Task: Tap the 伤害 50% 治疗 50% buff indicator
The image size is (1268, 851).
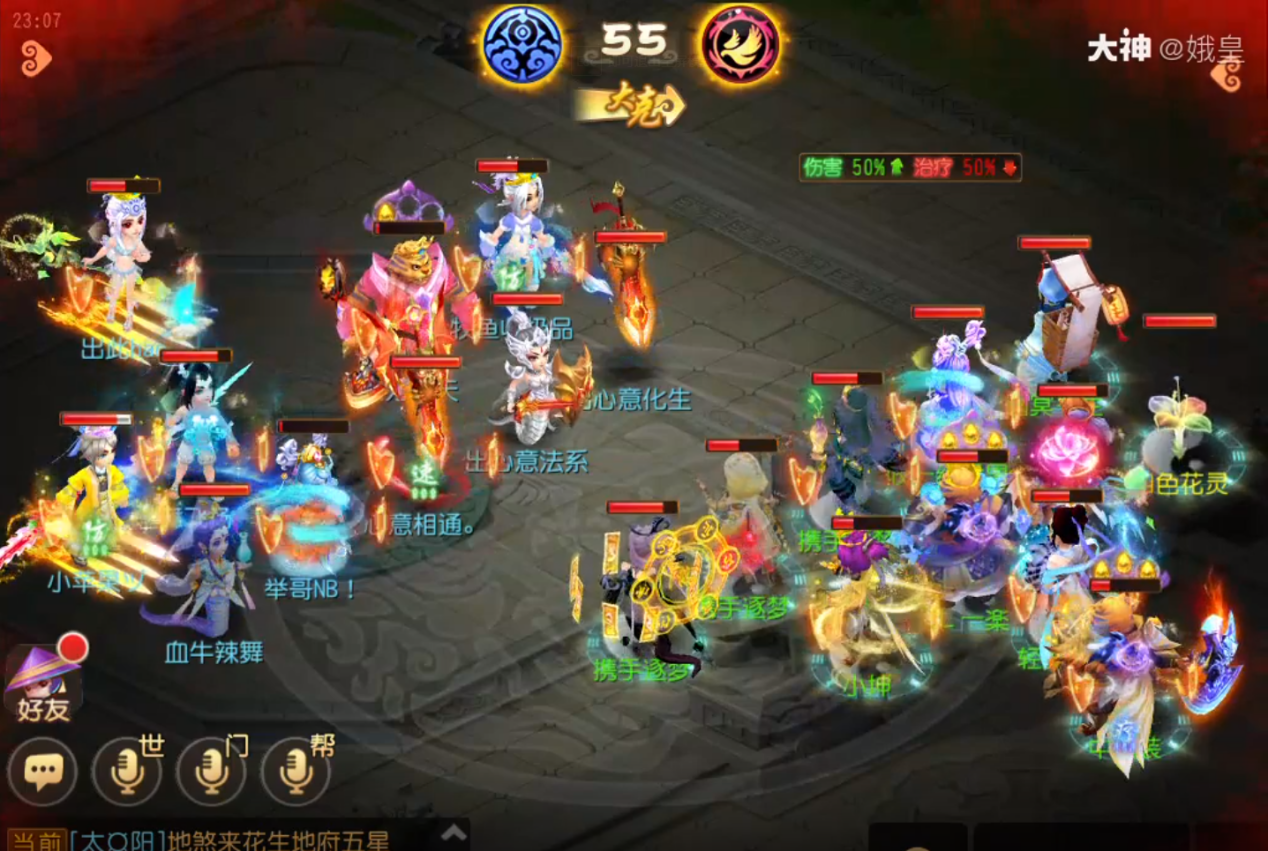Action: (910, 168)
